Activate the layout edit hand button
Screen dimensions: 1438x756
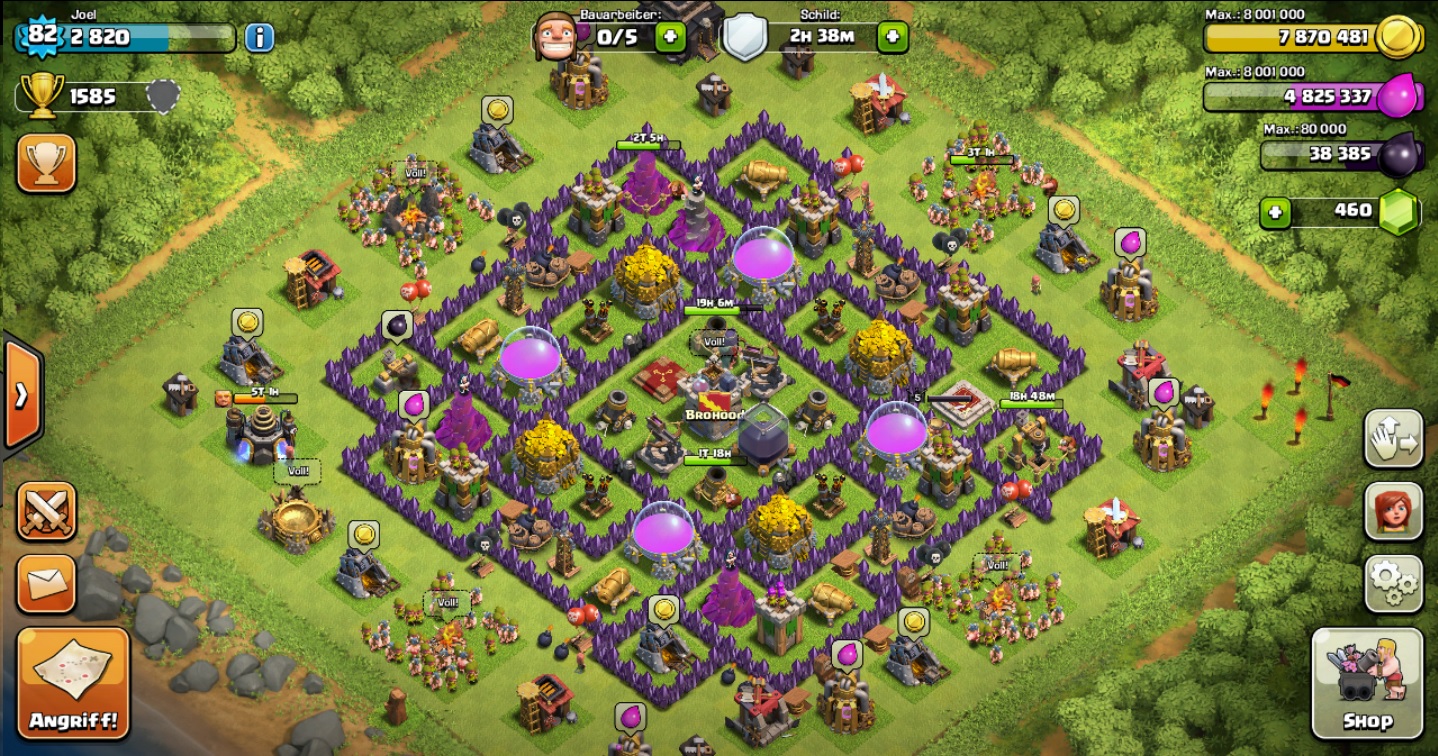(1393, 438)
